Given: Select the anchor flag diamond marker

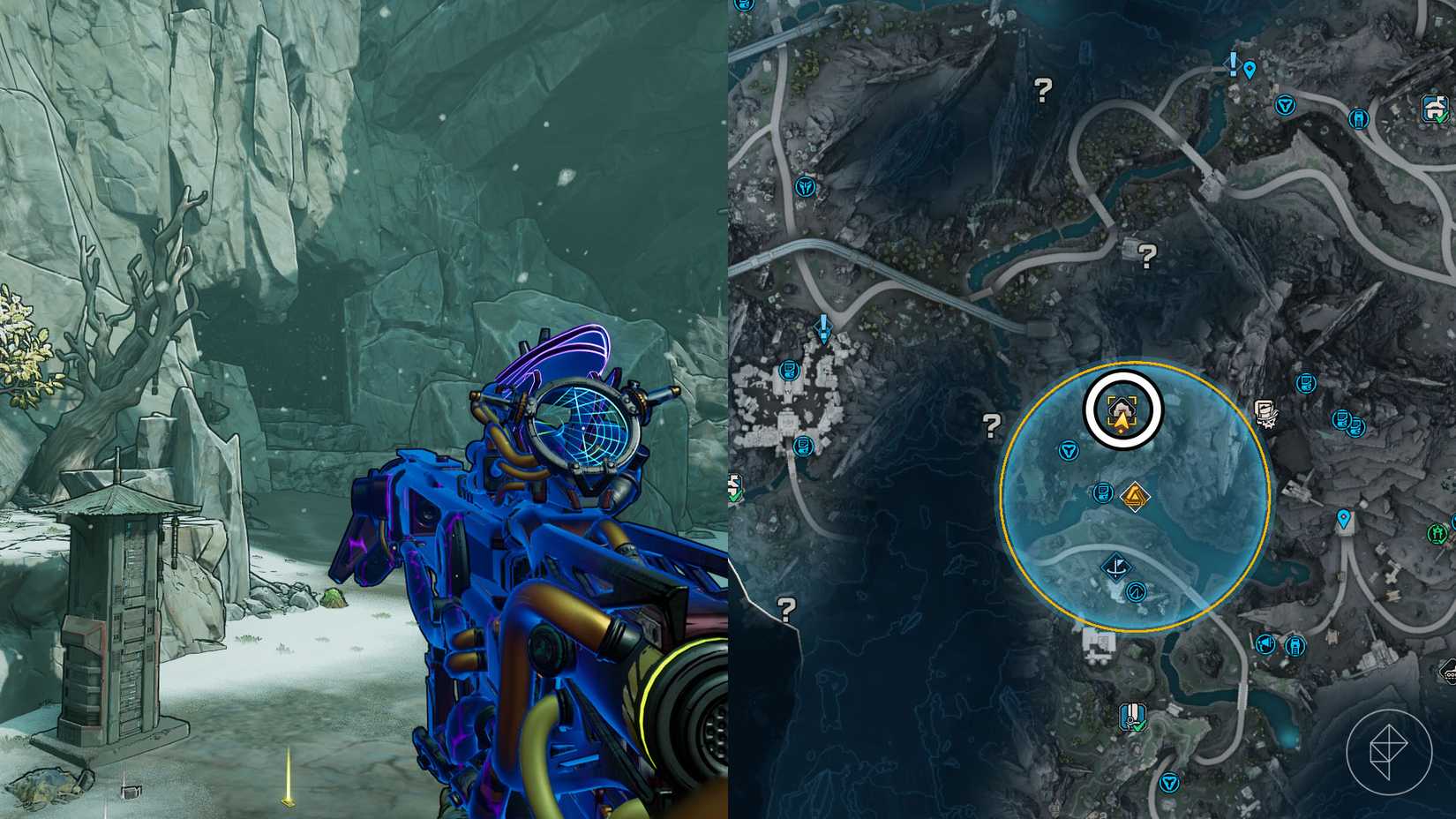Looking at the screenshot, I should [1118, 568].
